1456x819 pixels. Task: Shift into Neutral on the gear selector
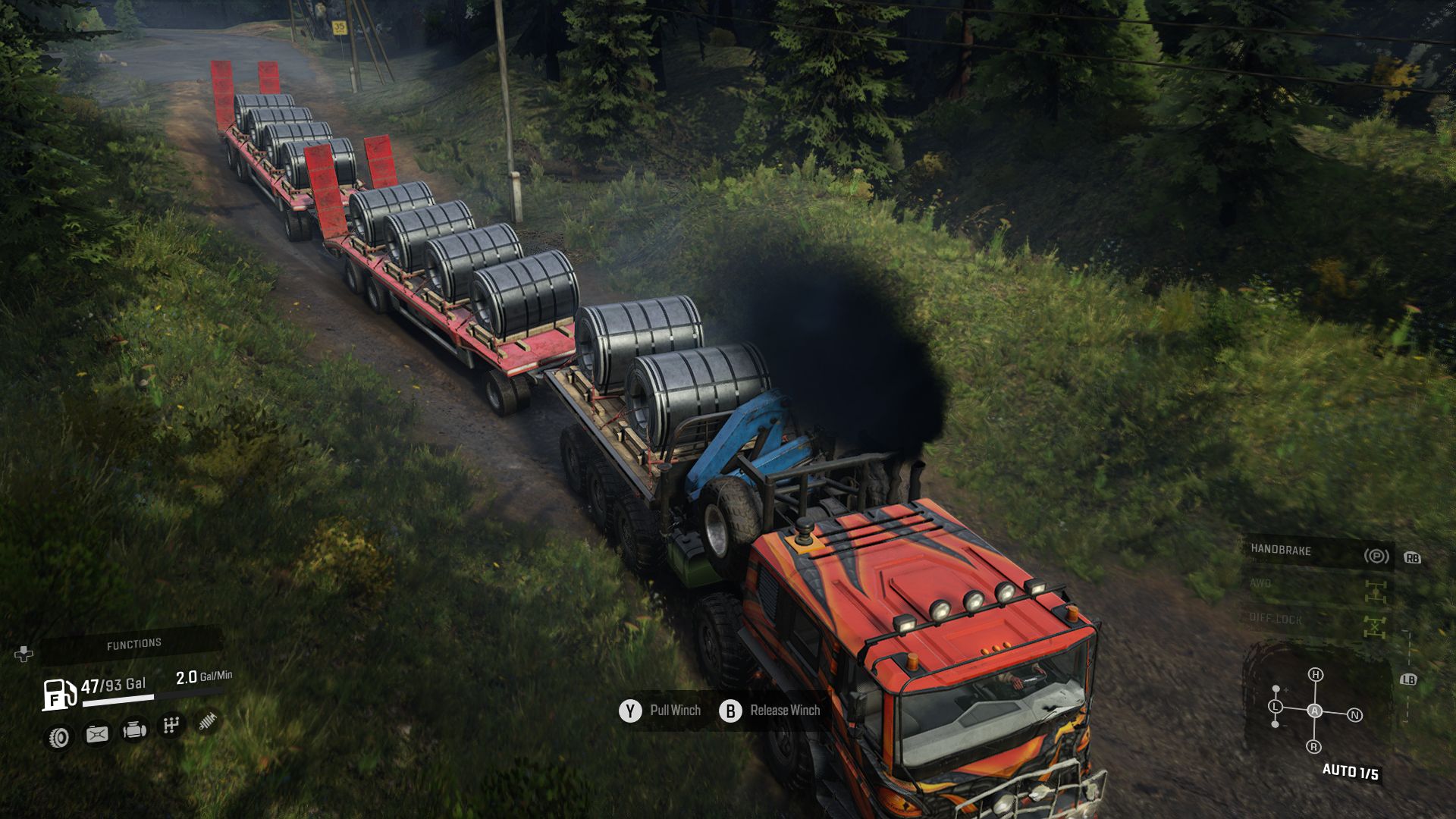1355,714
